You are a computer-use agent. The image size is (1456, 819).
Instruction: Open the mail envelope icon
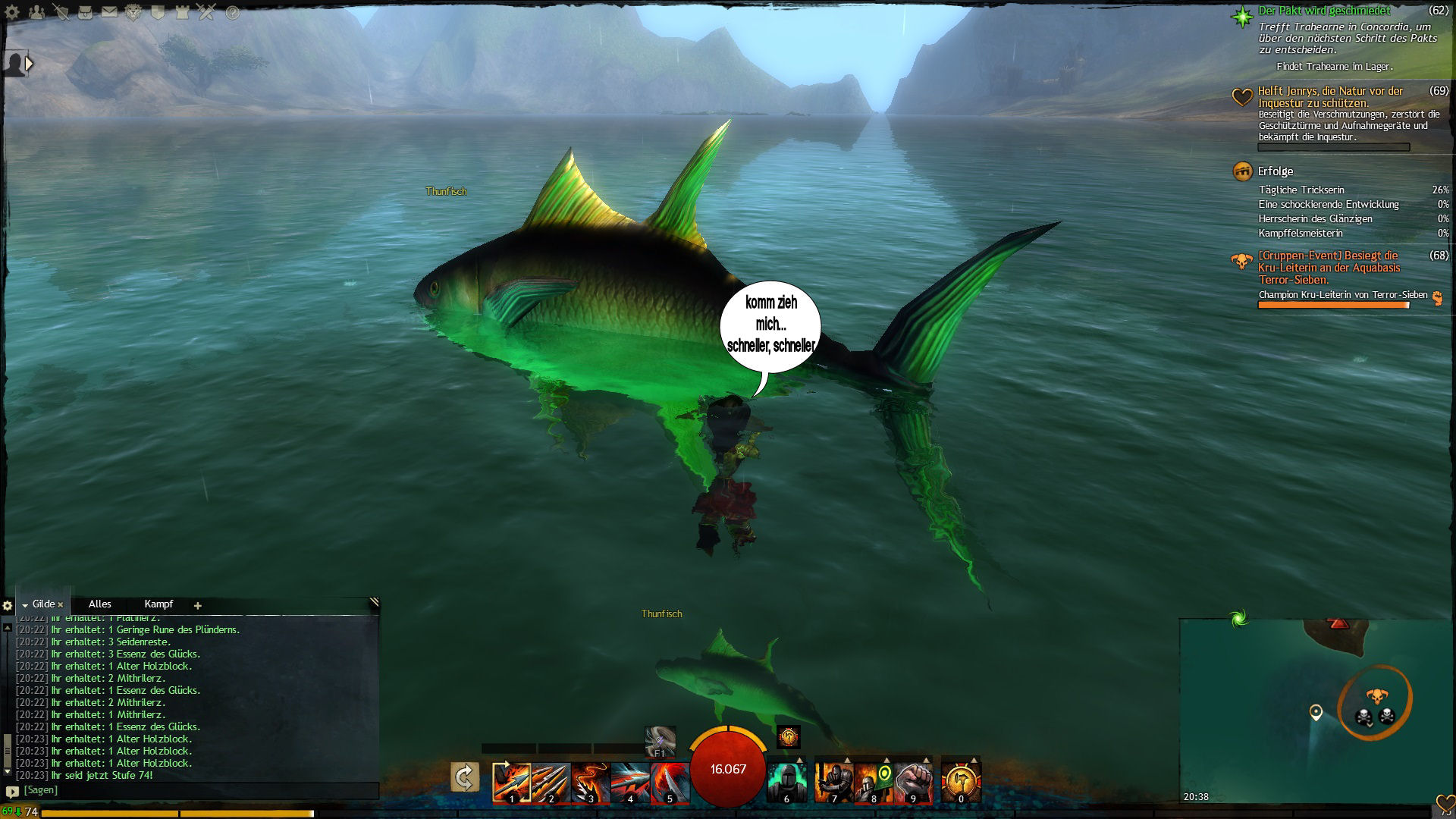click(x=109, y=13)
